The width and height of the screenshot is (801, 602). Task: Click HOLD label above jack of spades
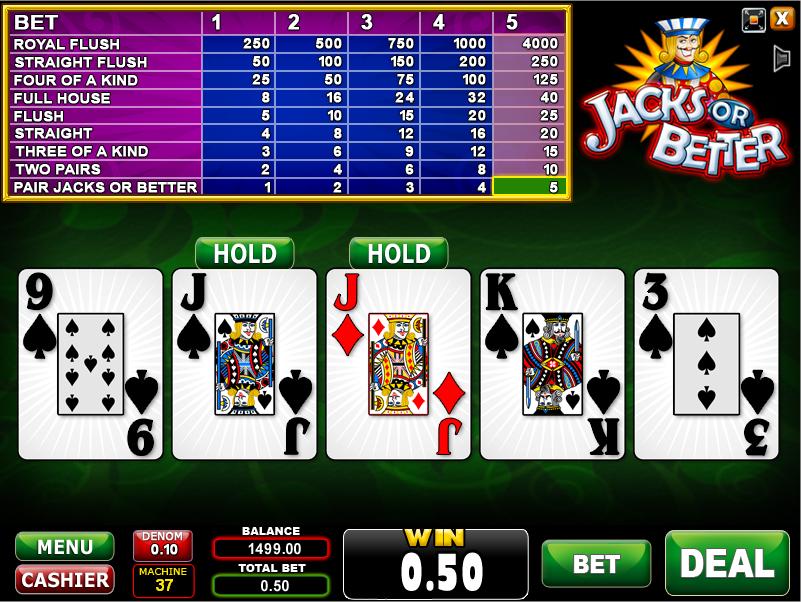(x=244, y=254)
